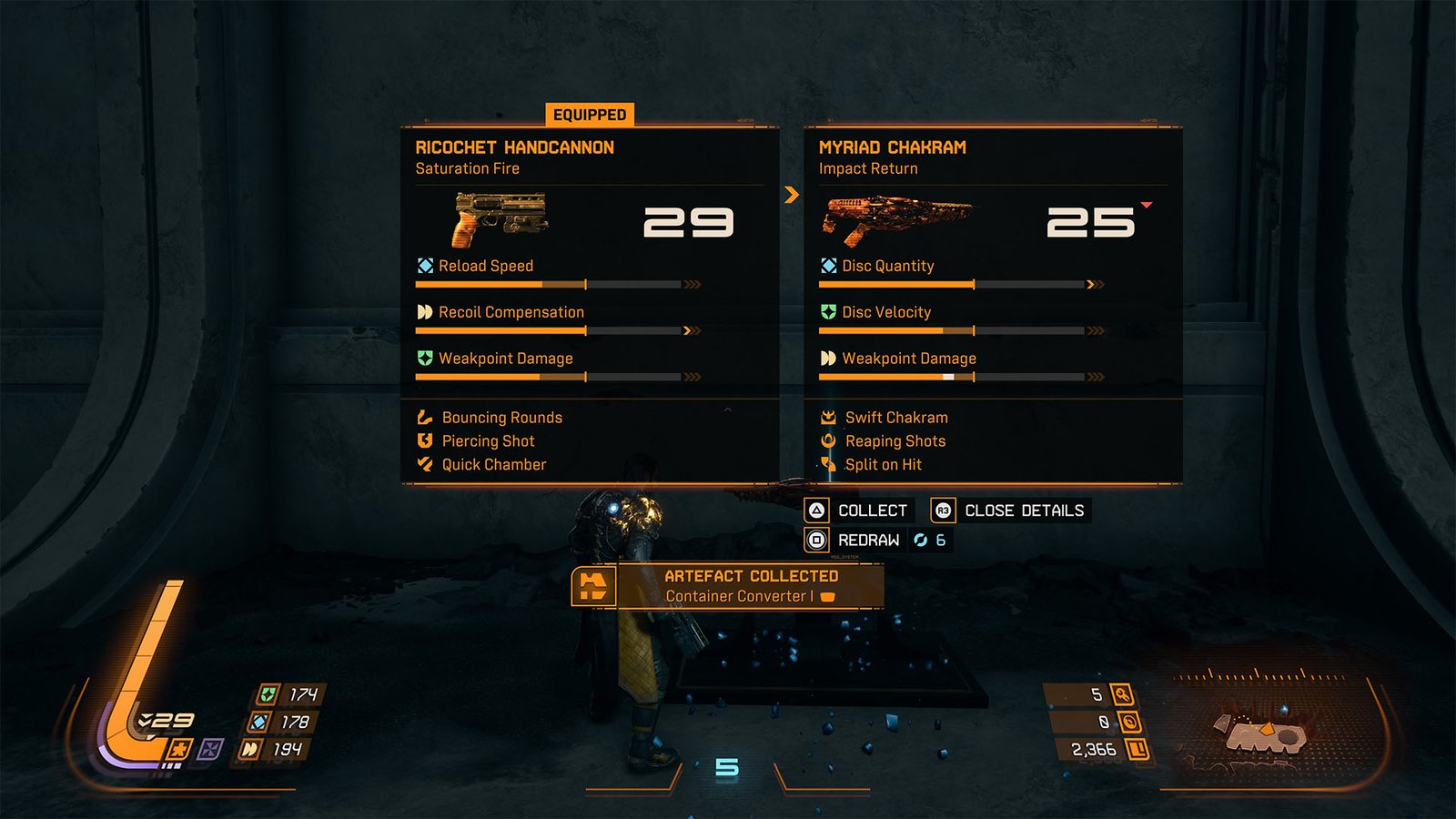Click the Disc Quantity stat icon
This screenshot has height=819, width=1456.
(x=827, y=266)
